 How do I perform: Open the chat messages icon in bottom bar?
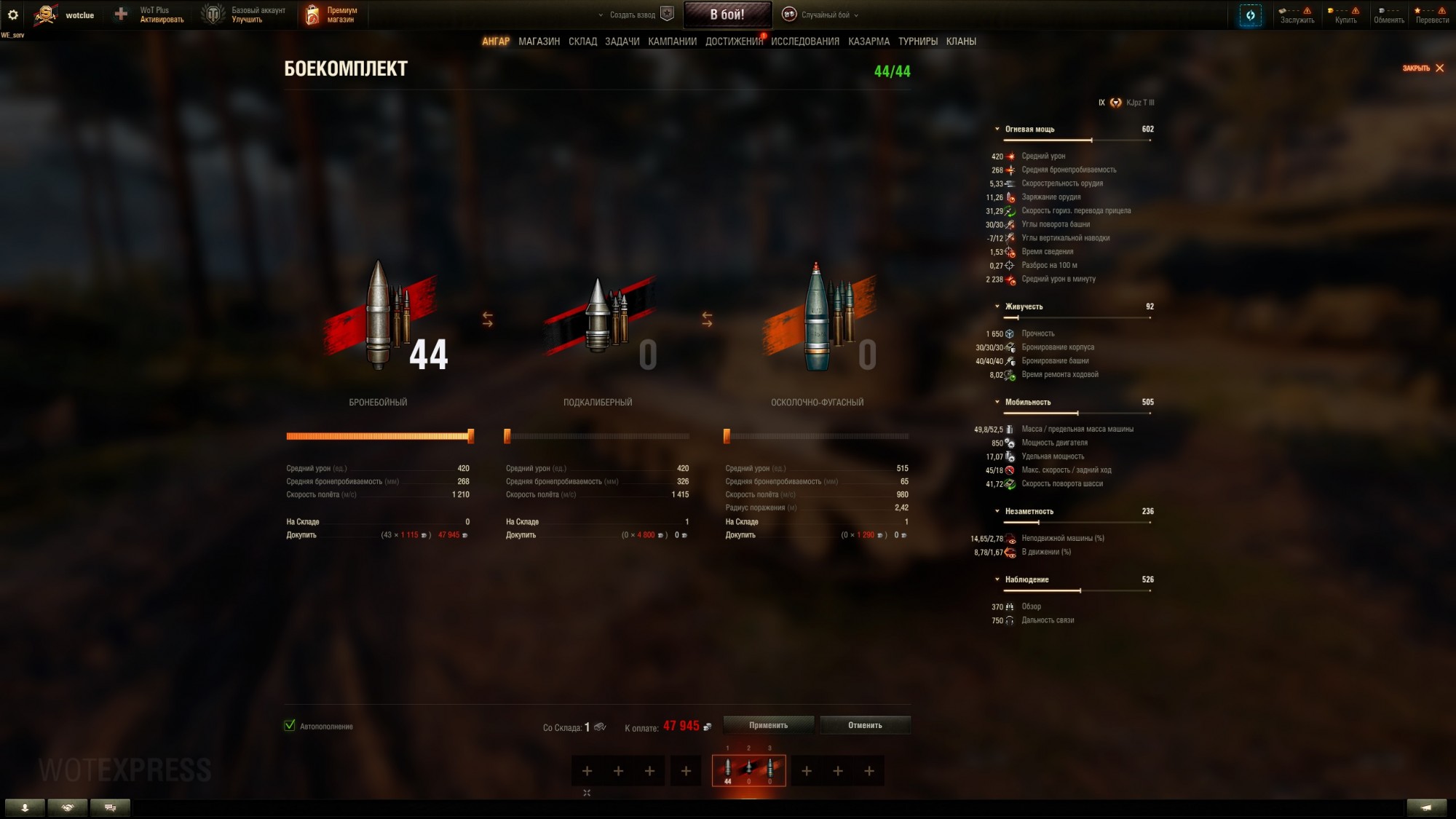[x=111, y=807]
